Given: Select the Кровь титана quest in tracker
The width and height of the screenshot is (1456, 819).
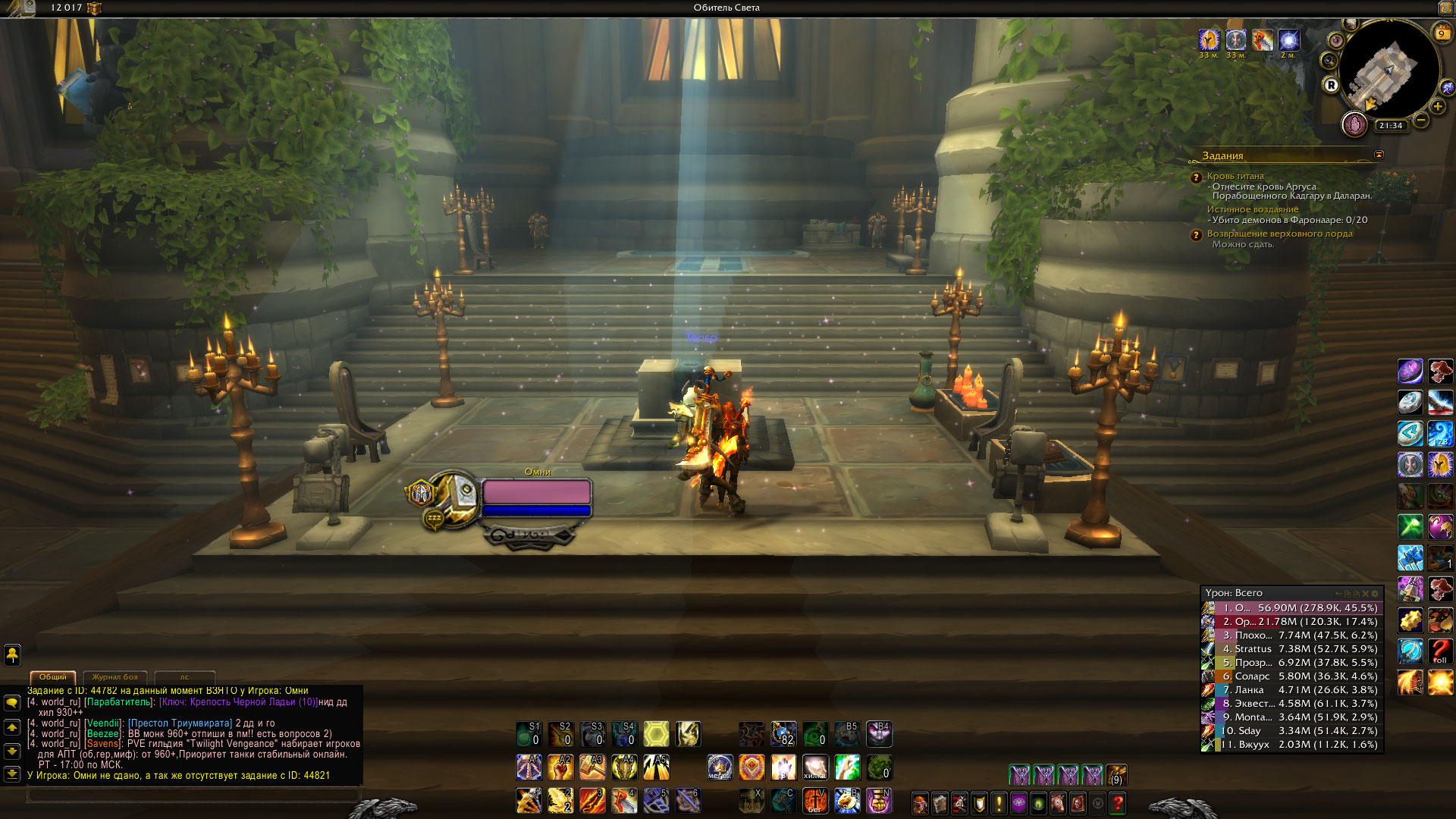Looking at the screenshot, I should 1235,176.
